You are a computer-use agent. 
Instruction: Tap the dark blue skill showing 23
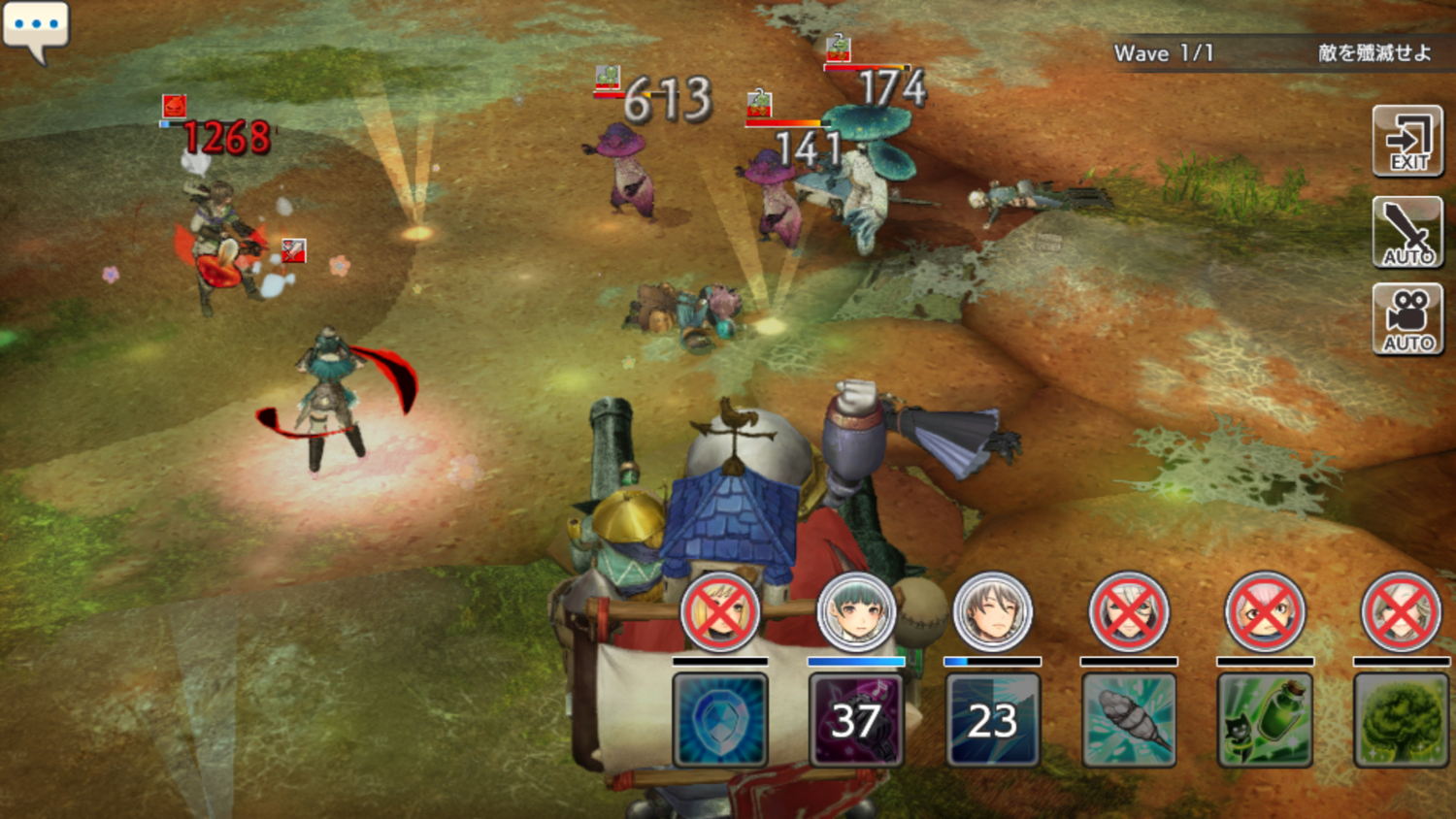coord(992,720)
